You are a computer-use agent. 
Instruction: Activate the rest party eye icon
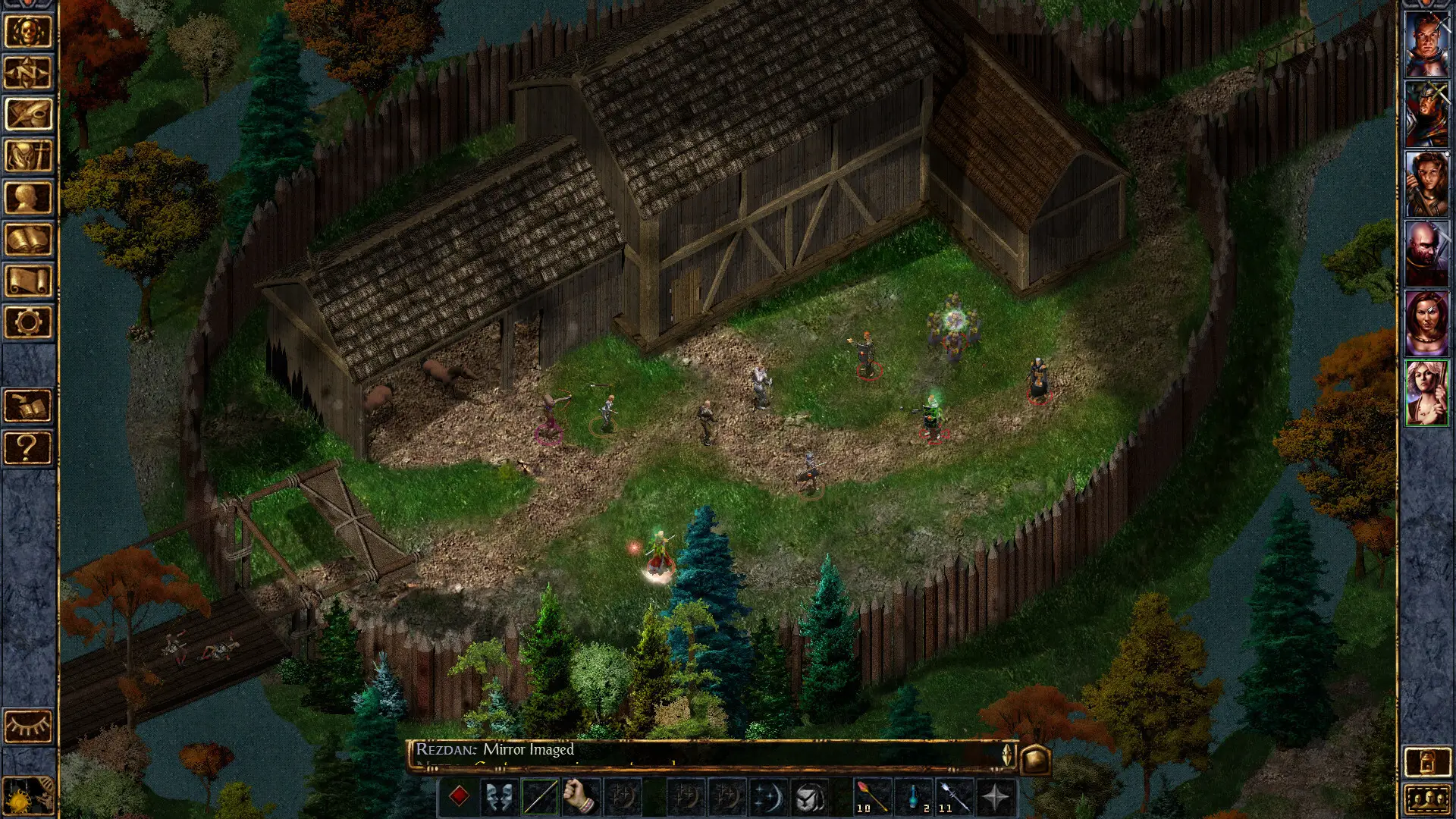29,726
